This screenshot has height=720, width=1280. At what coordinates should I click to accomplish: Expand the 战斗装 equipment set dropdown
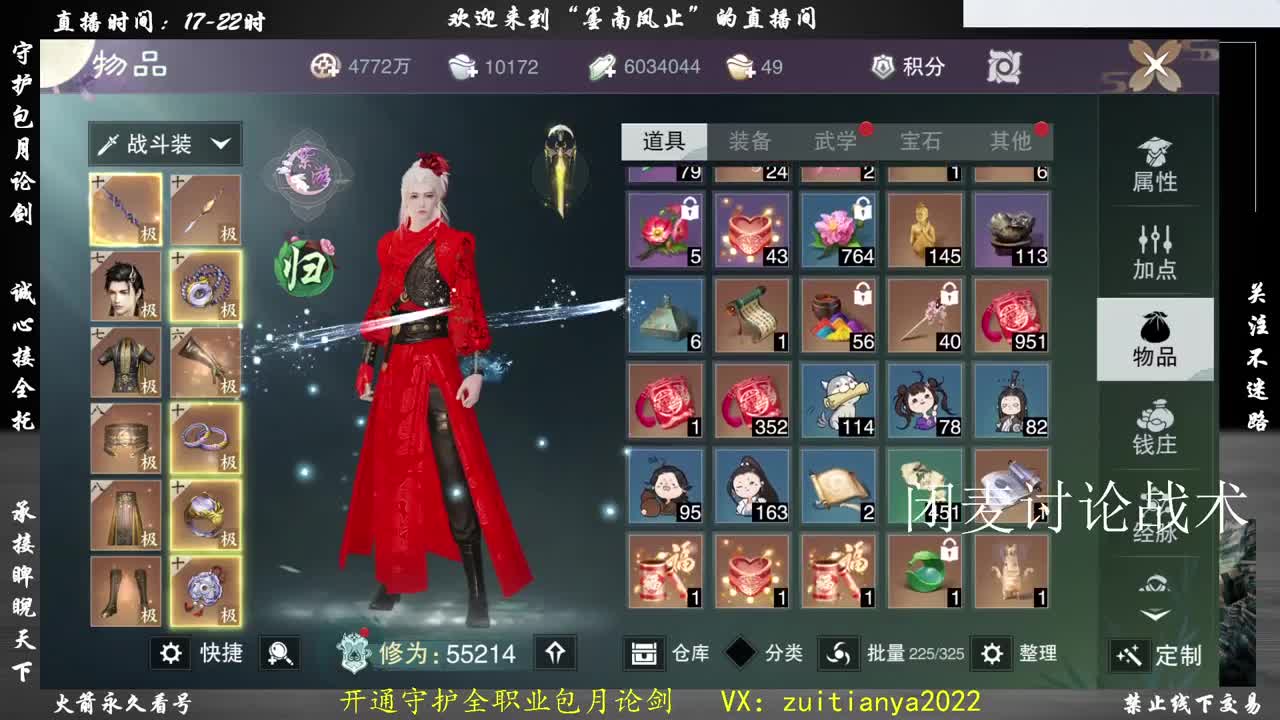pyautogui.click(x=167, y=144)
